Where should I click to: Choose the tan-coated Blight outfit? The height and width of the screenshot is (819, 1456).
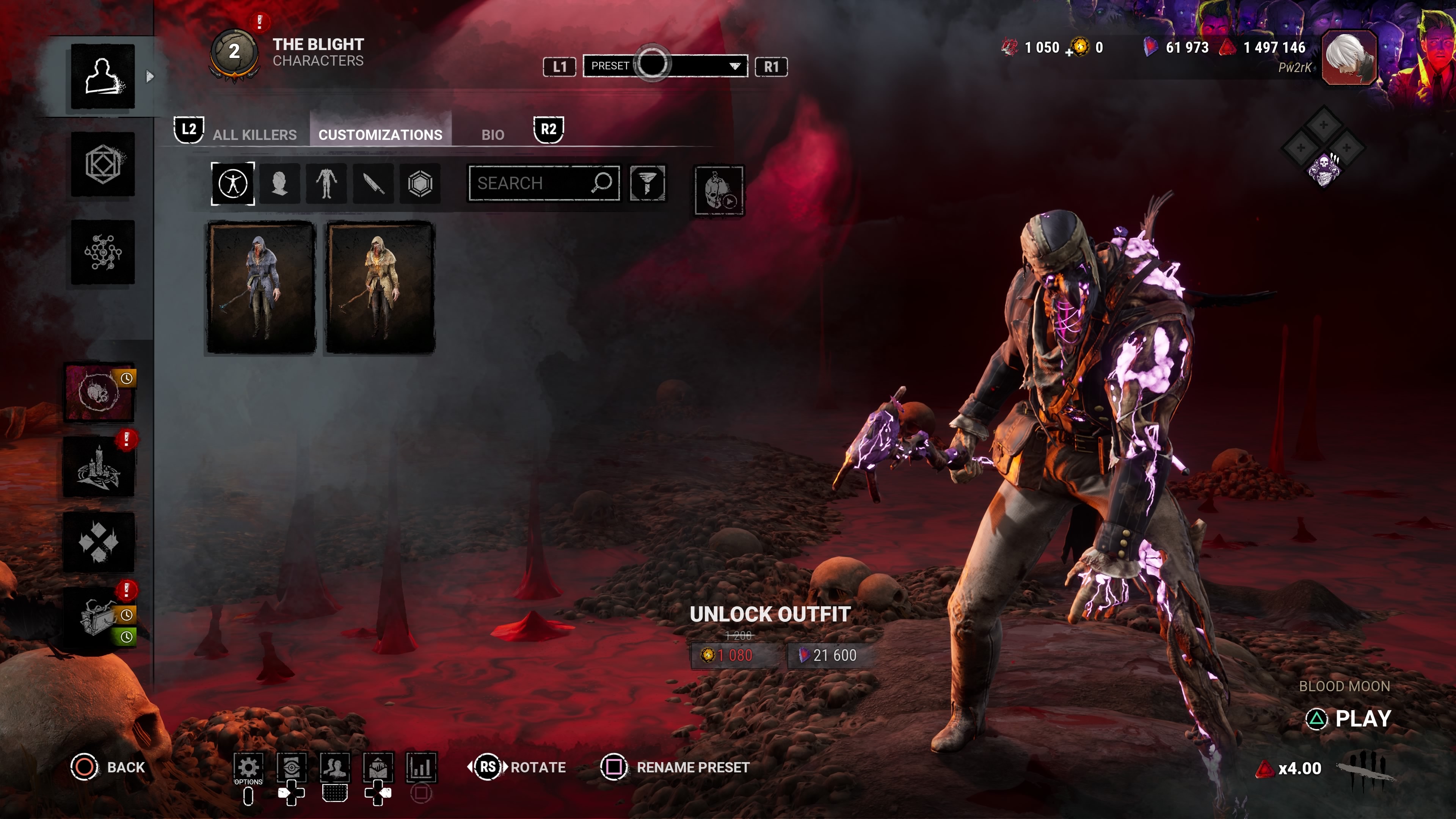[x=380, y=288]
